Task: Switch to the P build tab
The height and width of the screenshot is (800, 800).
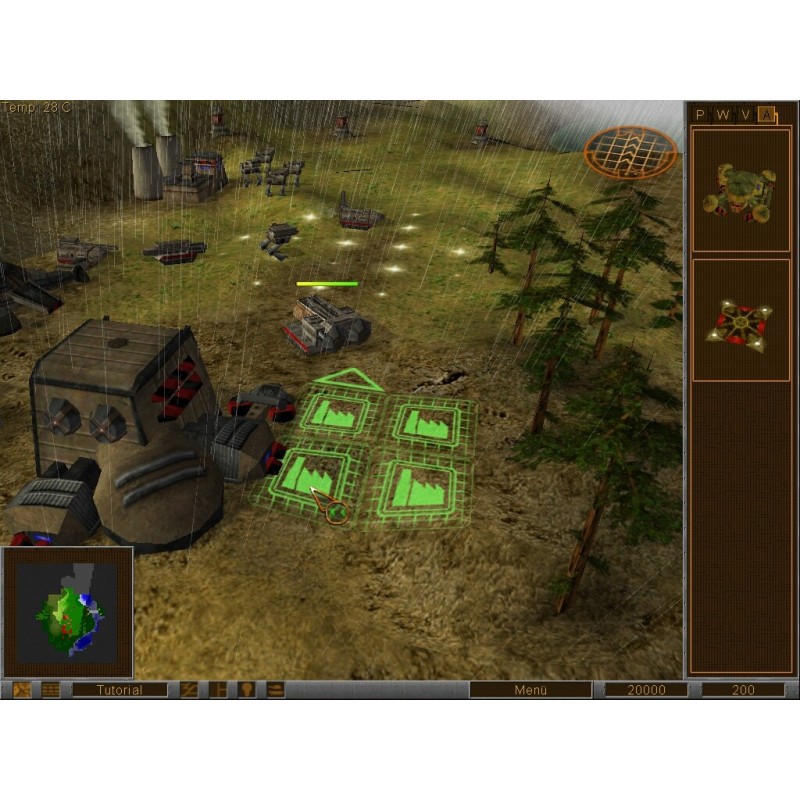Action: click(x=700, y=115)
